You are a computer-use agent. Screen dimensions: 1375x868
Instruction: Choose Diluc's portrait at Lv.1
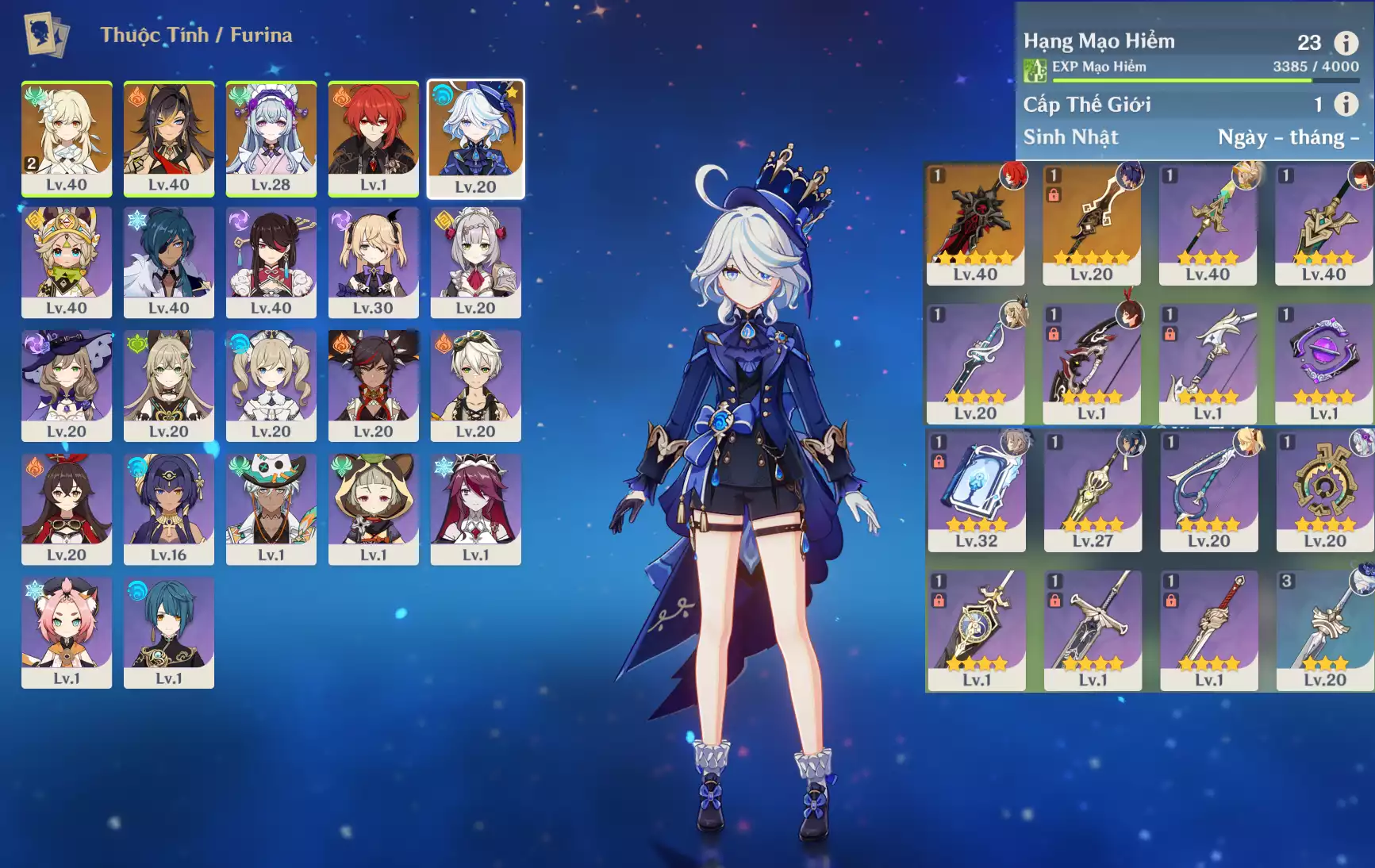(x=373, y=139)
